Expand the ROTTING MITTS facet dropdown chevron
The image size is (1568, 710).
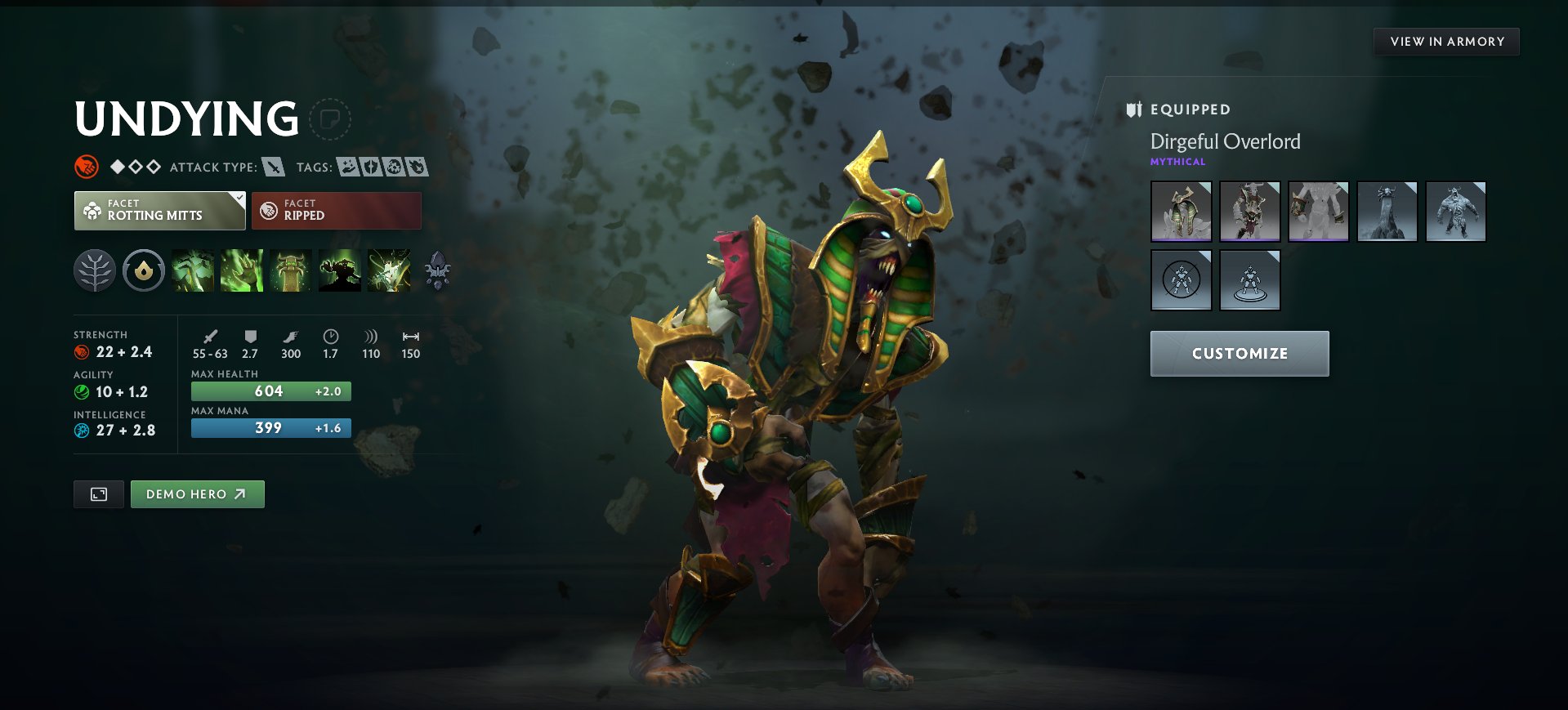coord(238,199)
